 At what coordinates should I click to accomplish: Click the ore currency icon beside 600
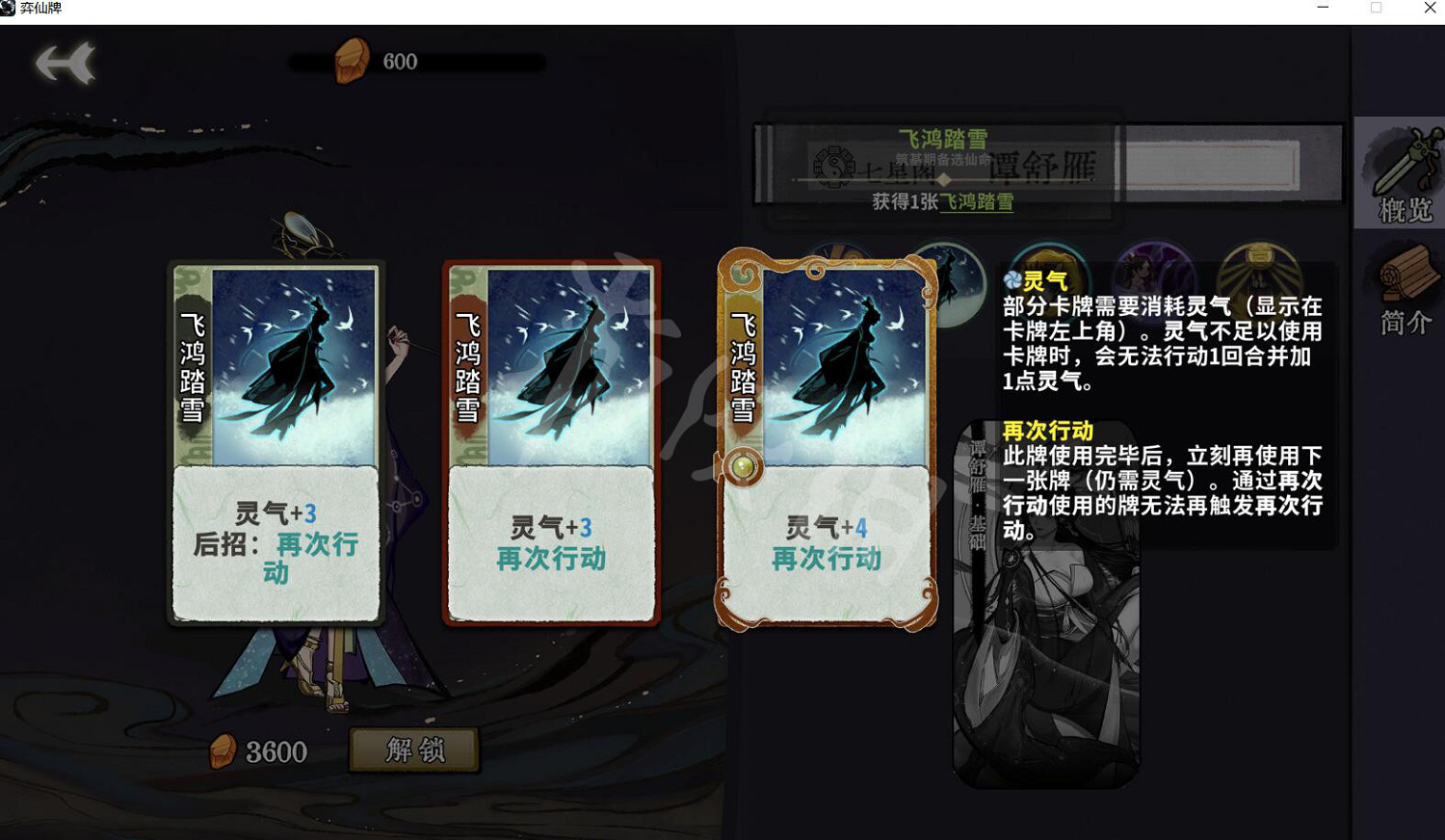tap(352, 60)
